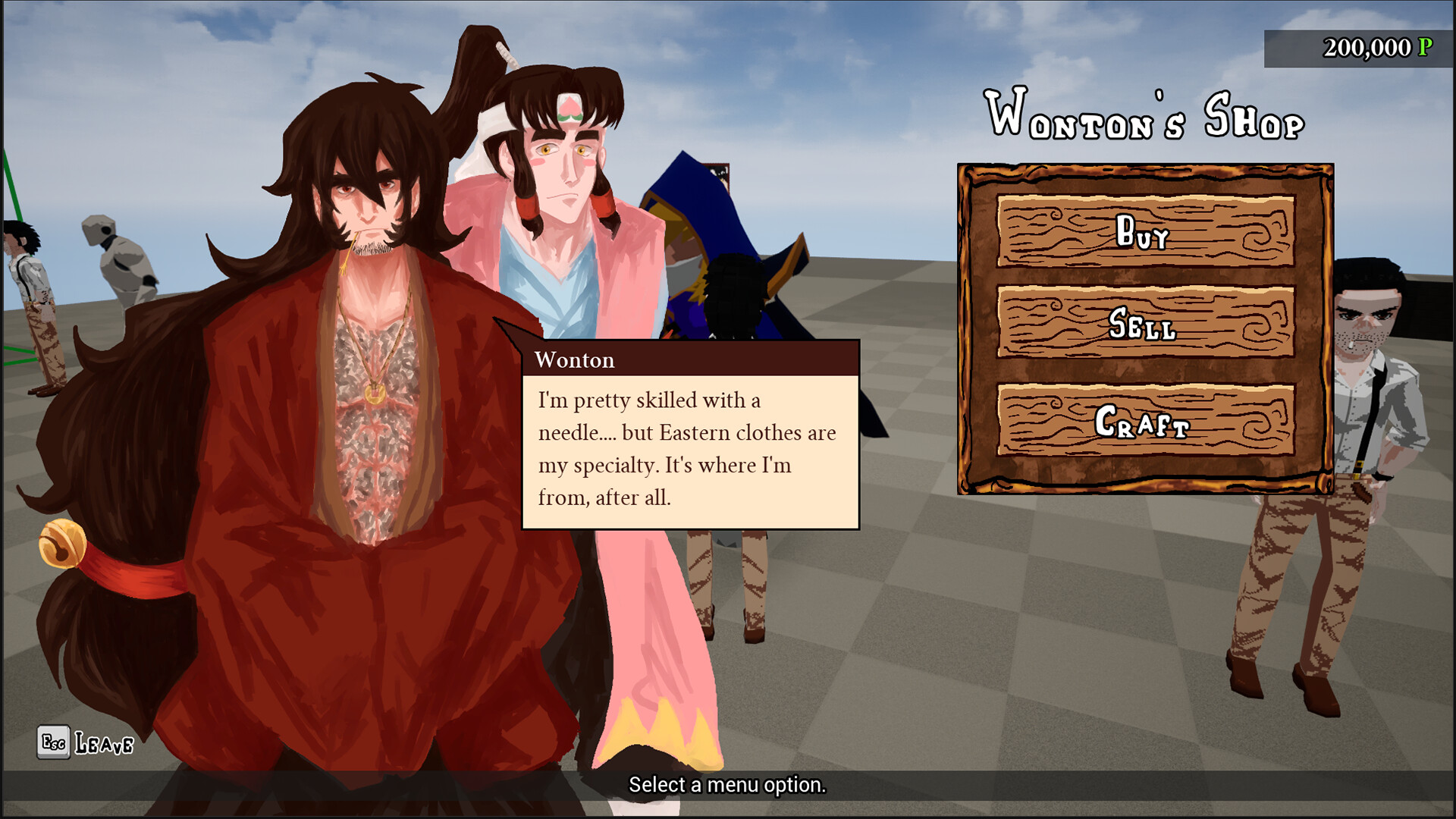This screenshot has width=1456, height=819.
Task: Click the Wonton nameplate on the dialogue box
Action: pos(576,360)
